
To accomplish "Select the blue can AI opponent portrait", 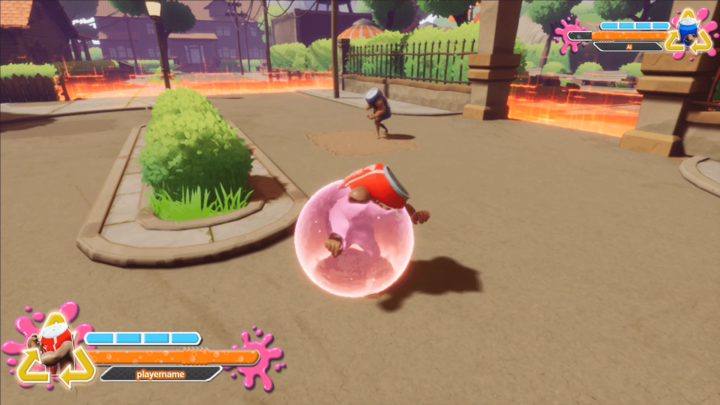I will pos(686,33).
